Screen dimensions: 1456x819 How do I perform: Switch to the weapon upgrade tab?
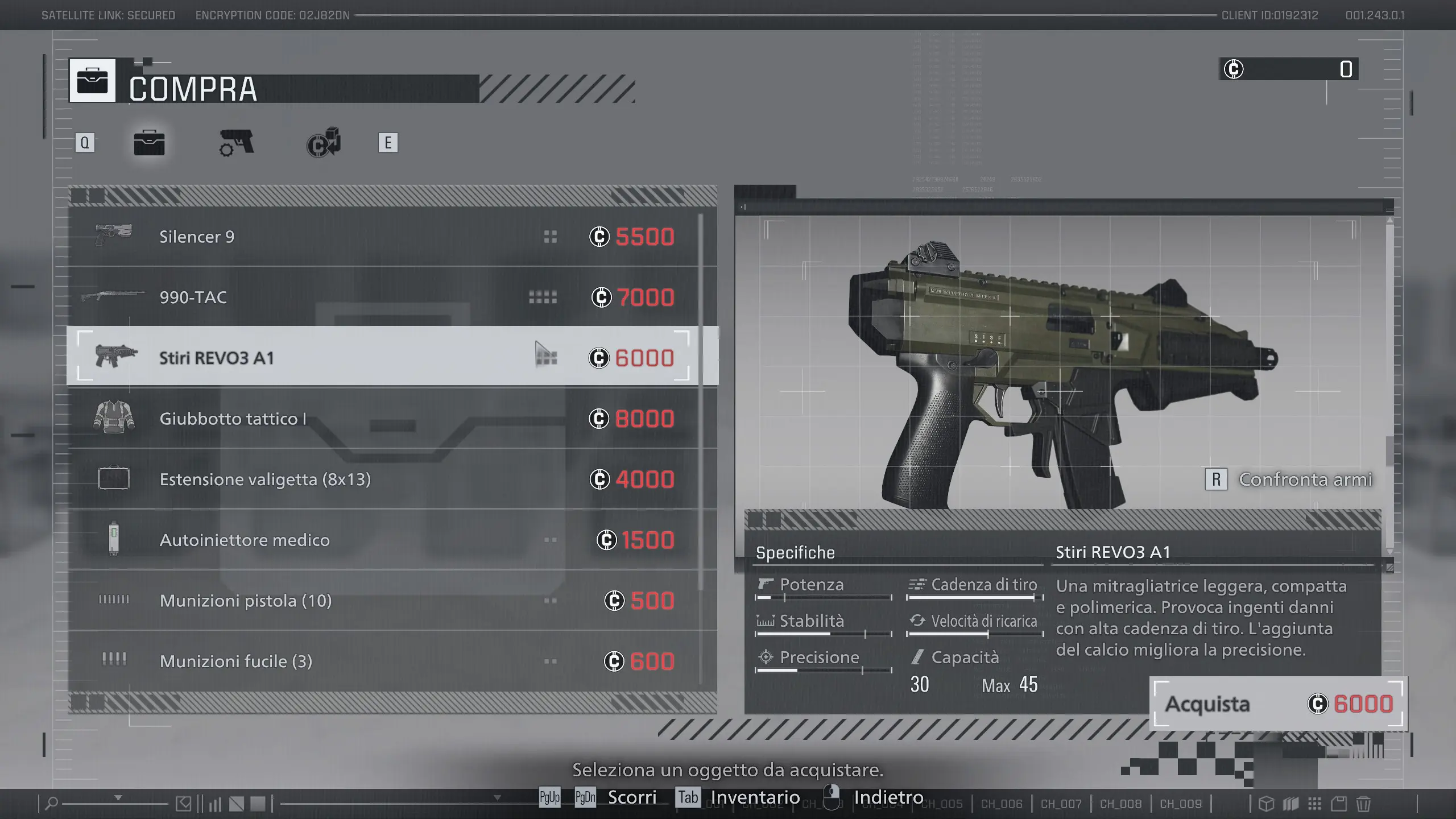[237, 143]
